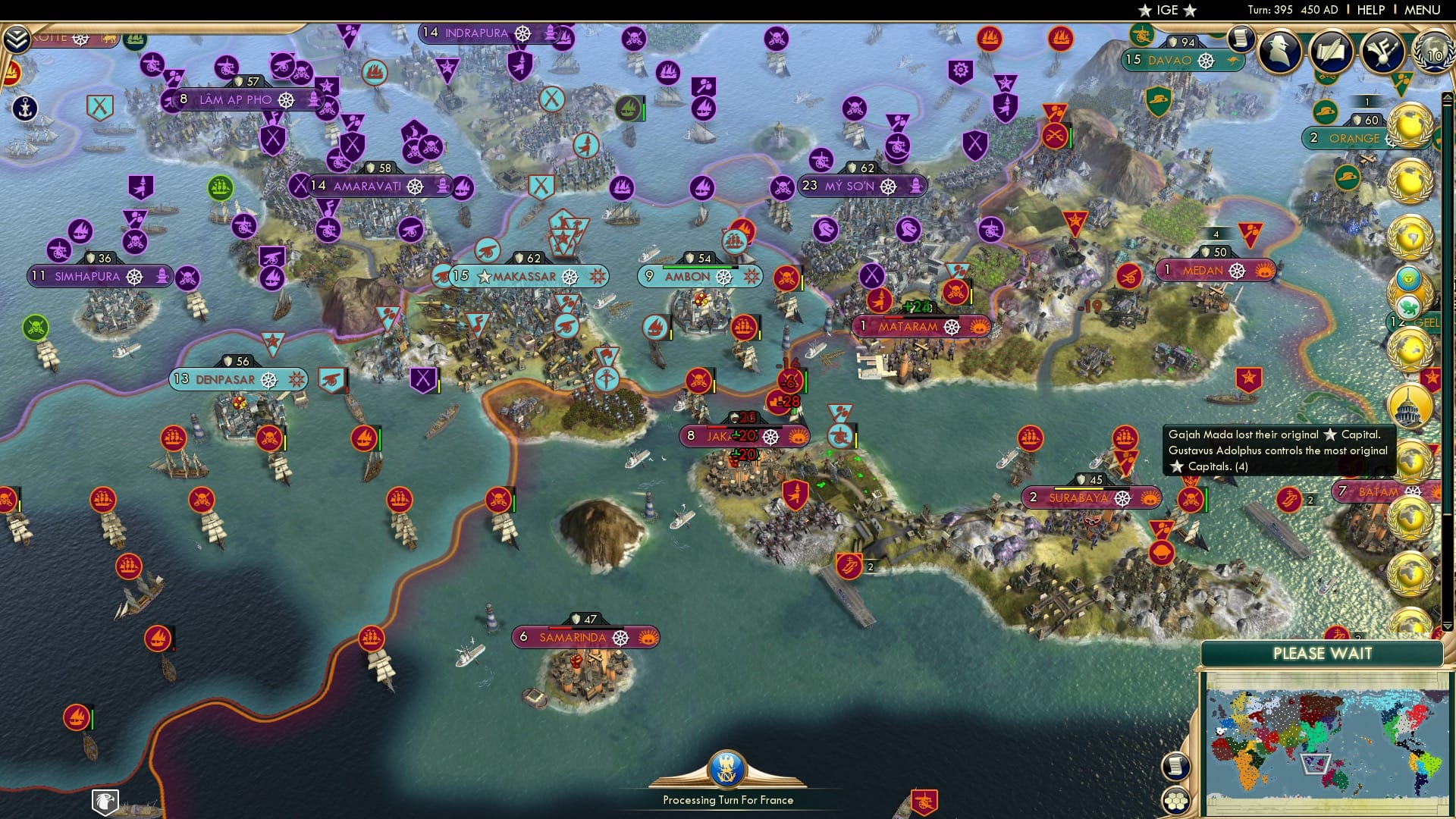Viewport: 1456px width, 819px height.
Task: Open the Espionage overview icon
Action: pyautogui.click(x=1279, y=53)
